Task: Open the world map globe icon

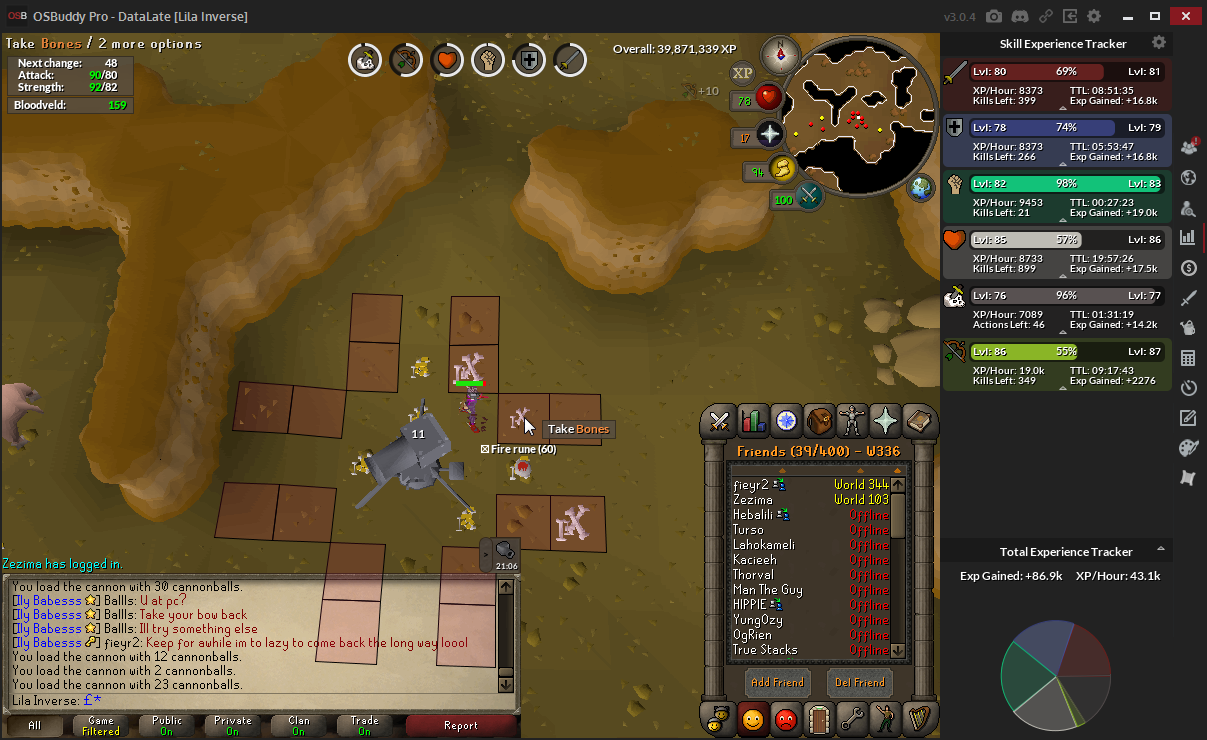Action: [921, 188]
